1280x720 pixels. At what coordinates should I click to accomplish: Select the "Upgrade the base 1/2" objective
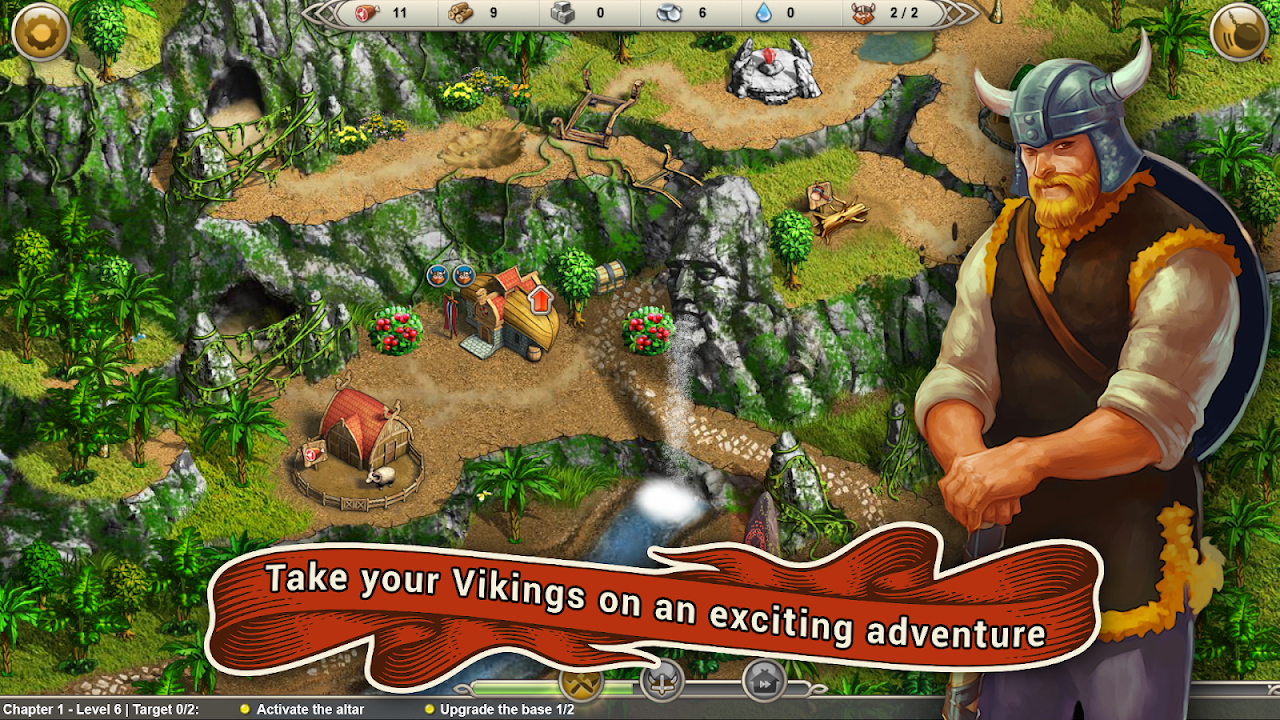click(x=507, y=709)
